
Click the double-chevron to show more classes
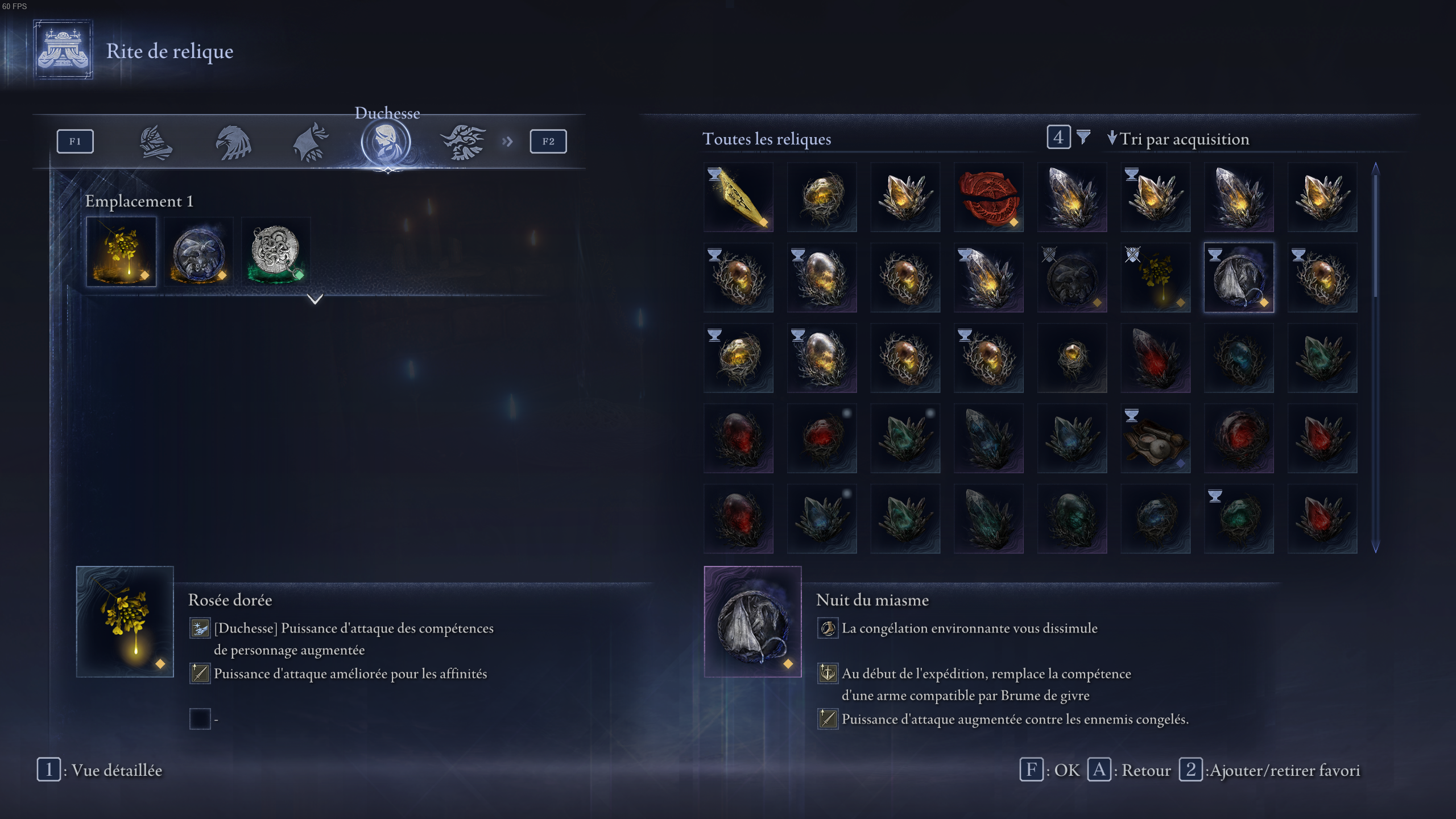508,141
